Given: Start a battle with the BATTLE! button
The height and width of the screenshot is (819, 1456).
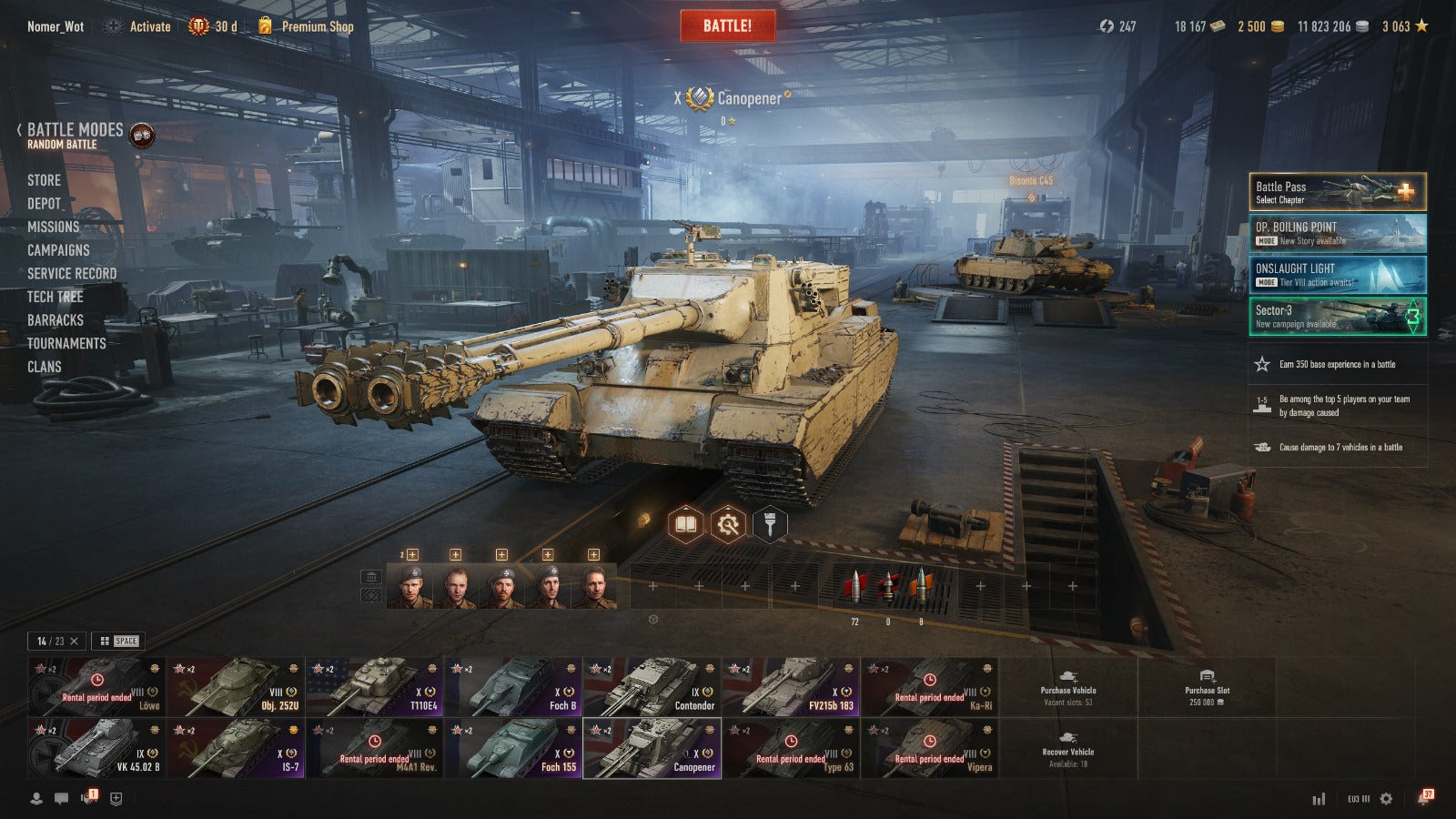Looking at the screenshot, I should 727,25.
